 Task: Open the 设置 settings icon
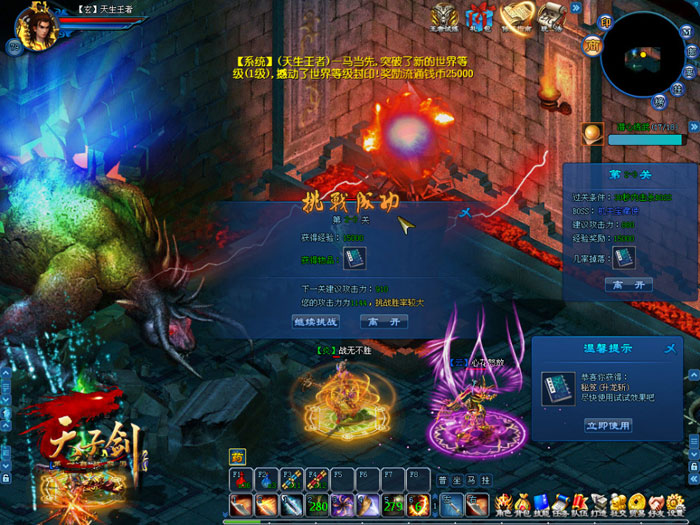pos(676,503)
